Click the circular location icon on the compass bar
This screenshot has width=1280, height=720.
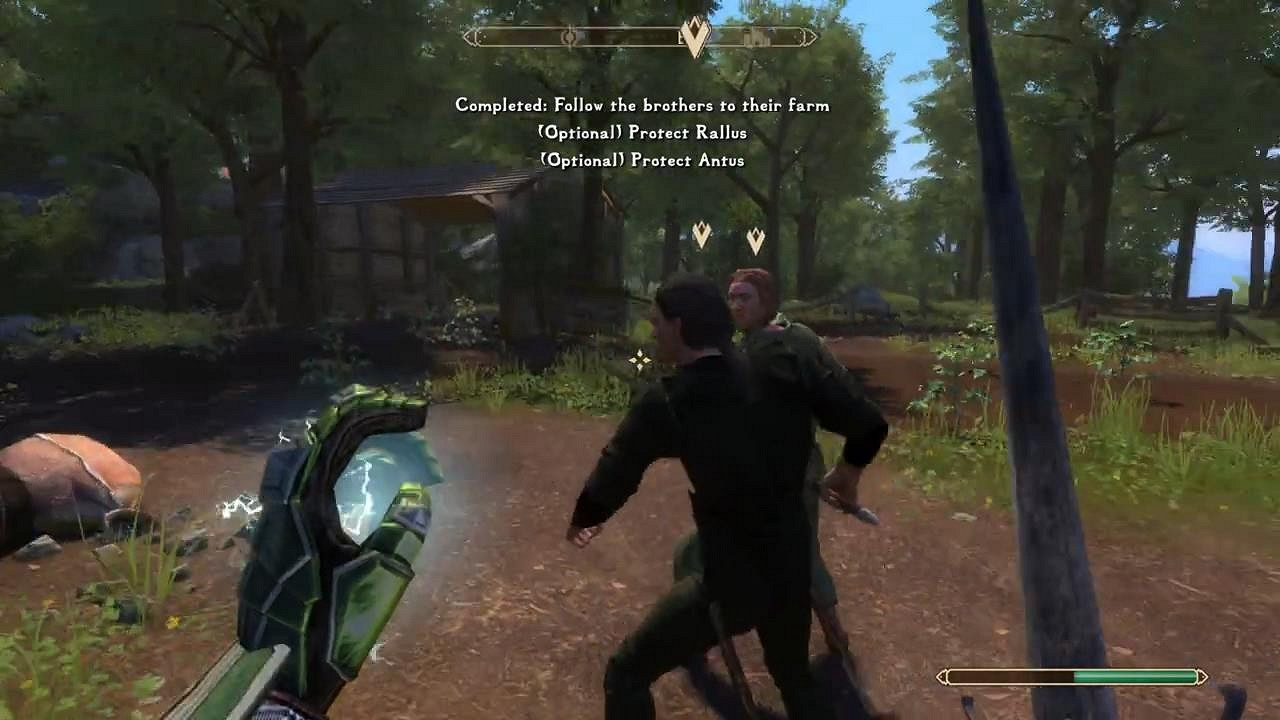[570, 36]
